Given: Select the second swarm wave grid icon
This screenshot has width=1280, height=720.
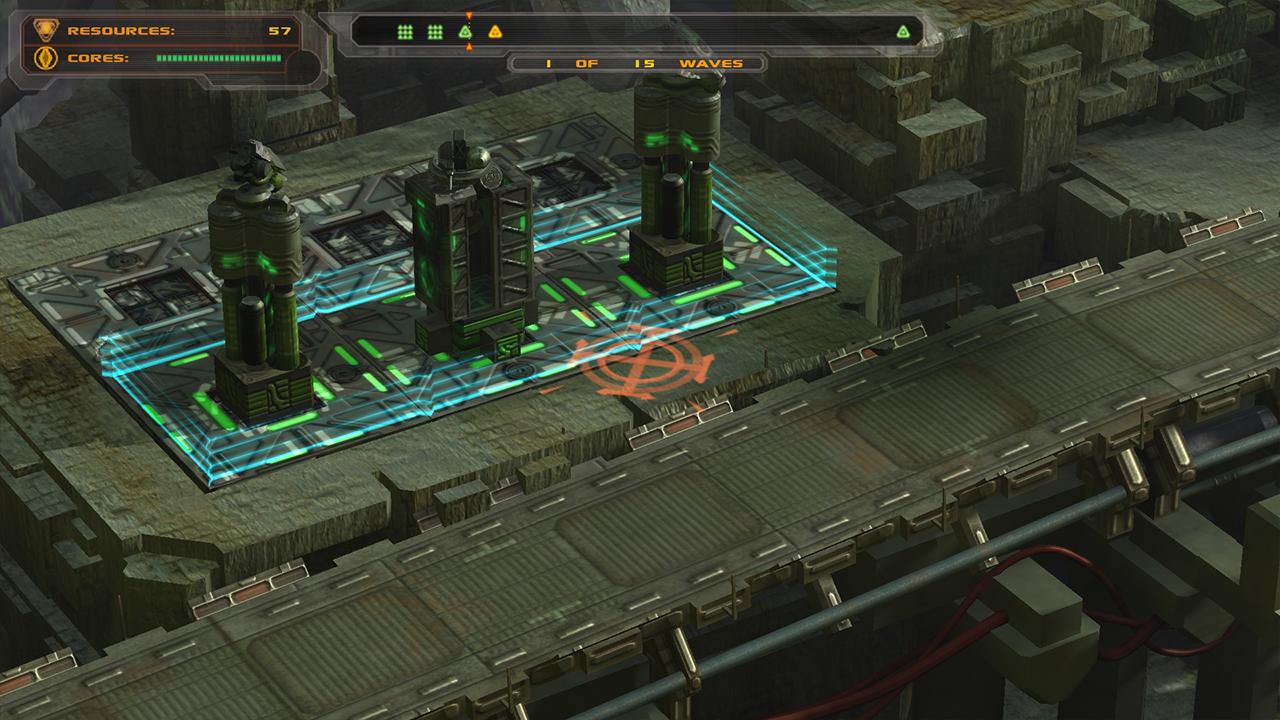Looking at the screenshot, I should (434, 32).
